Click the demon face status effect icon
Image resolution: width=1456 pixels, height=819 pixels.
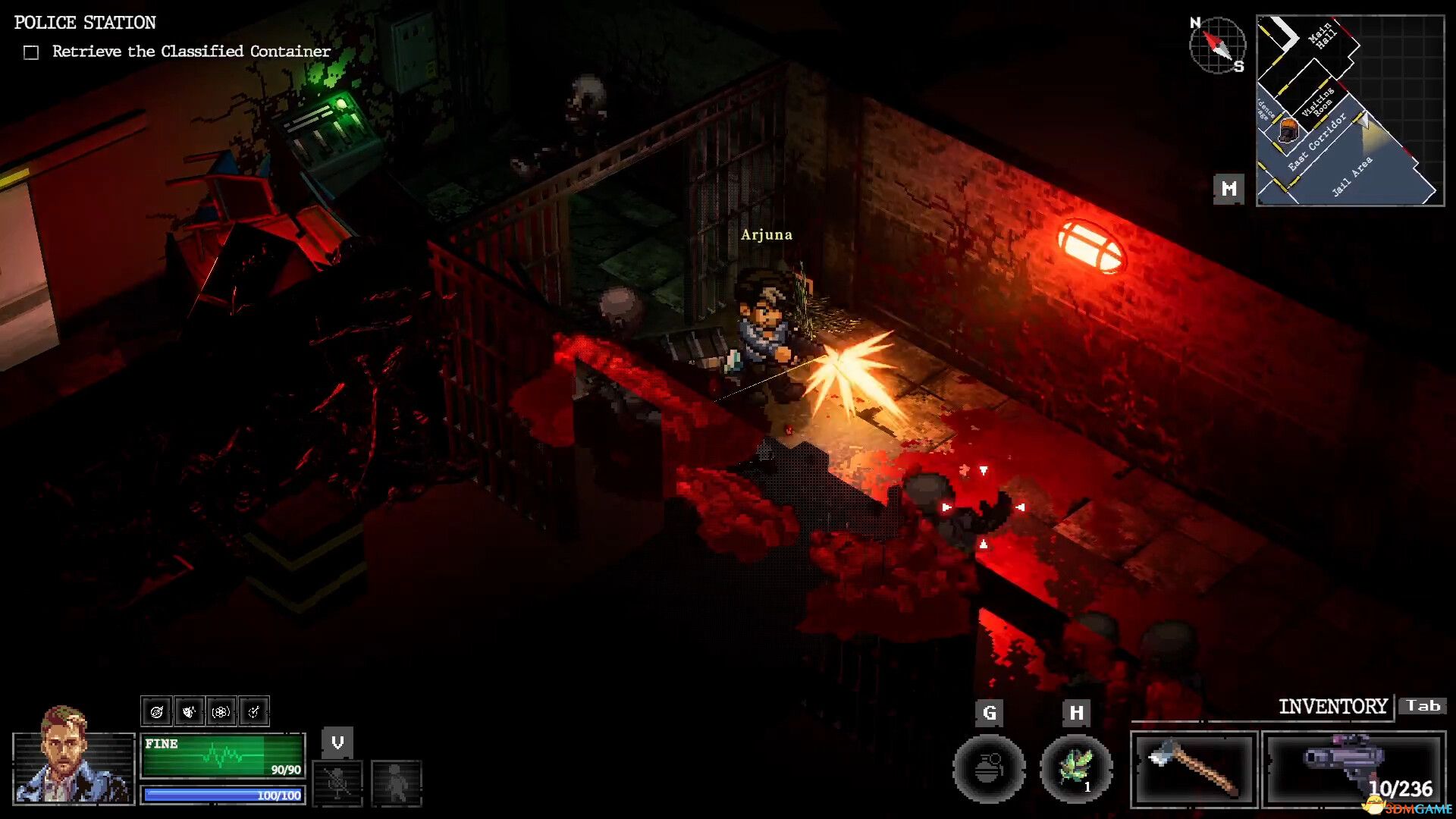pos(188,711)
